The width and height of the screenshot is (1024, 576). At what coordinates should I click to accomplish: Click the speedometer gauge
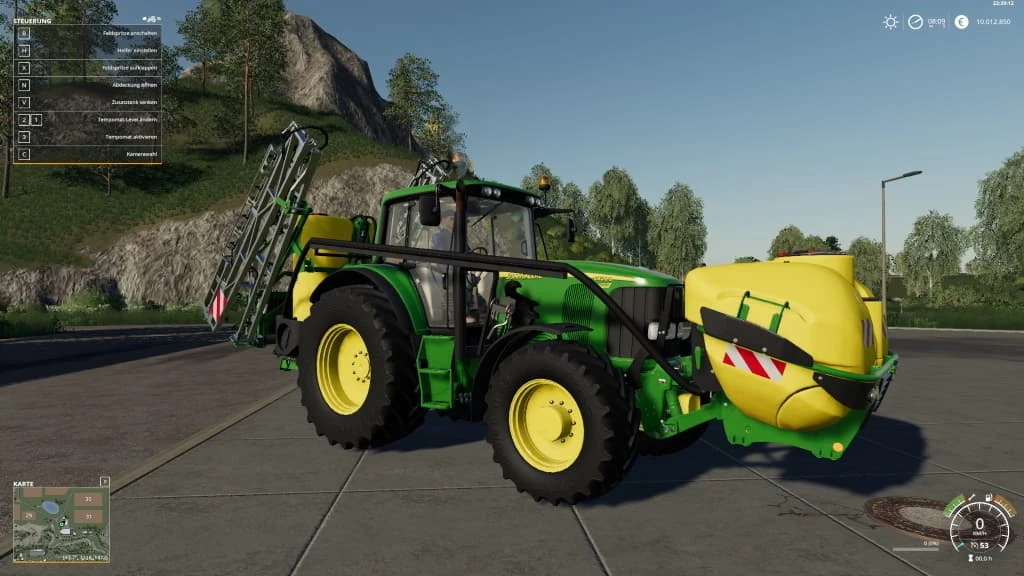[x=979, y=525]
